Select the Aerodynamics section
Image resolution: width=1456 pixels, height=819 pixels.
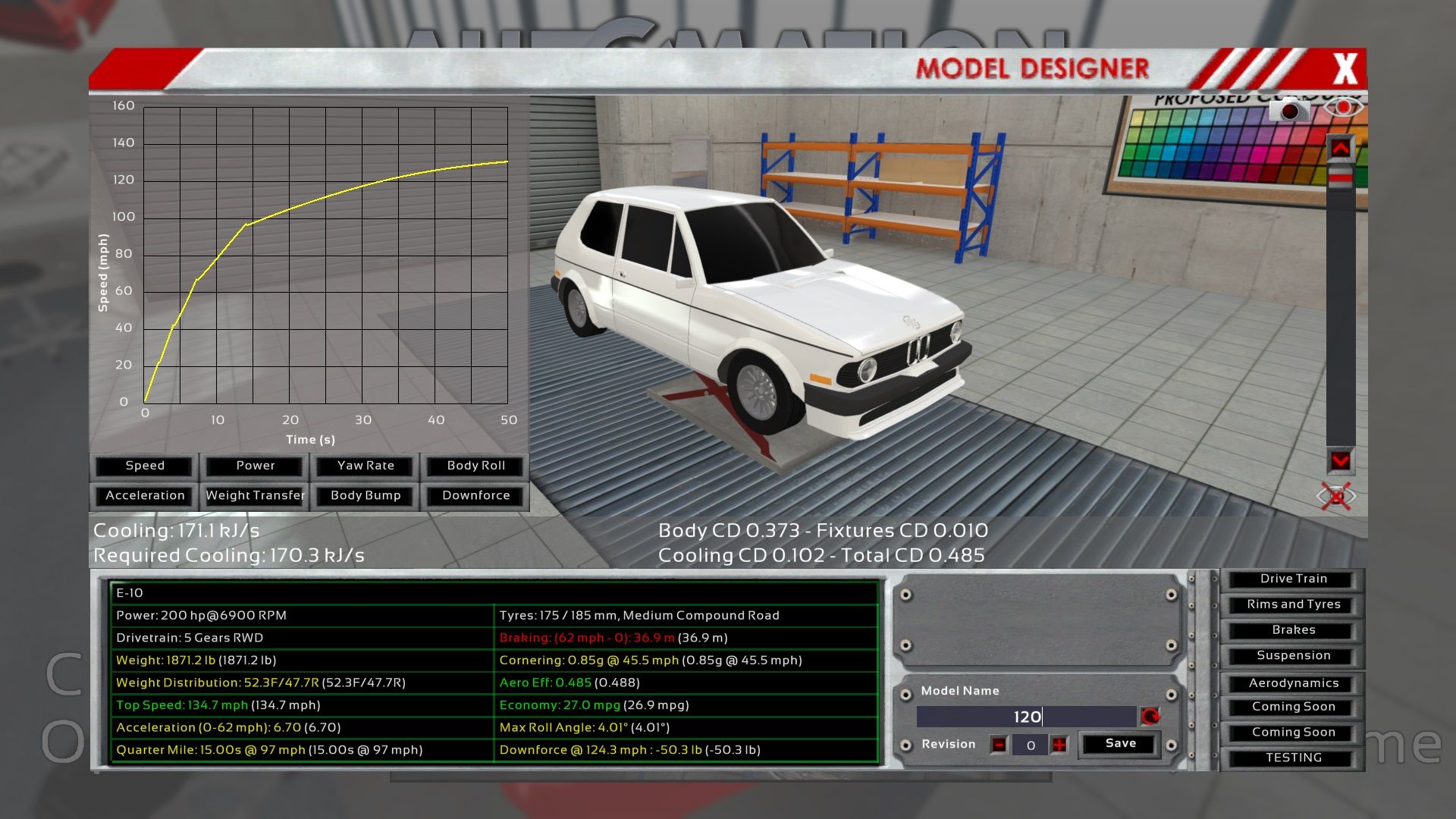[1293, 683]
